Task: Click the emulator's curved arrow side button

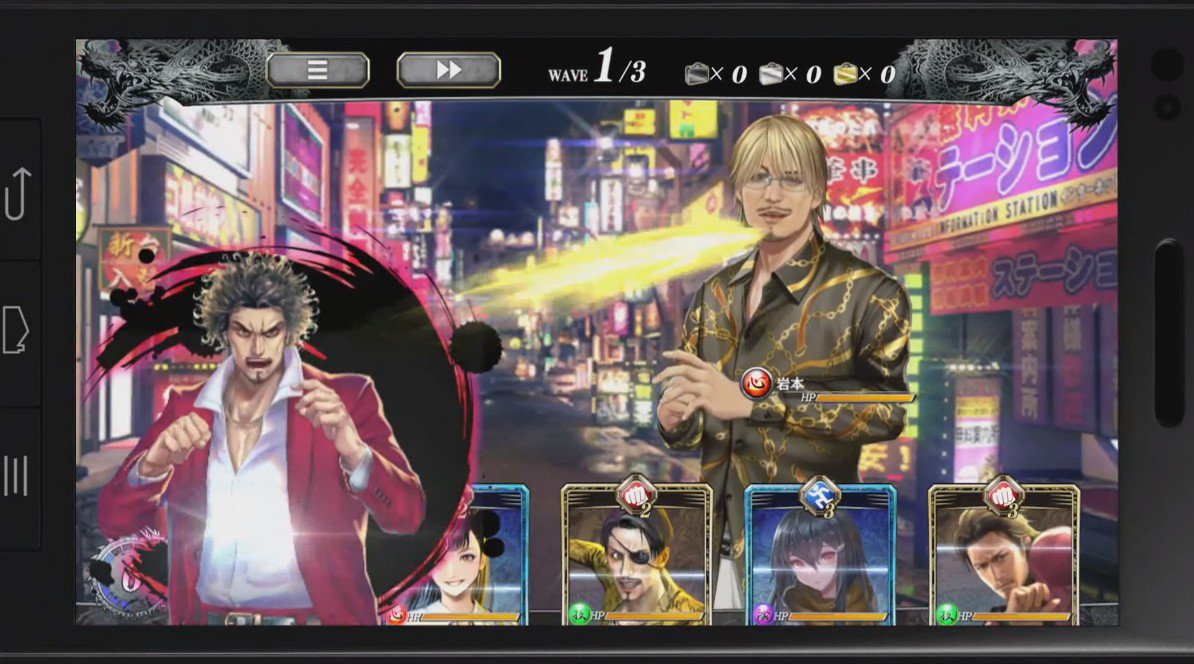Action: (17, 193)
